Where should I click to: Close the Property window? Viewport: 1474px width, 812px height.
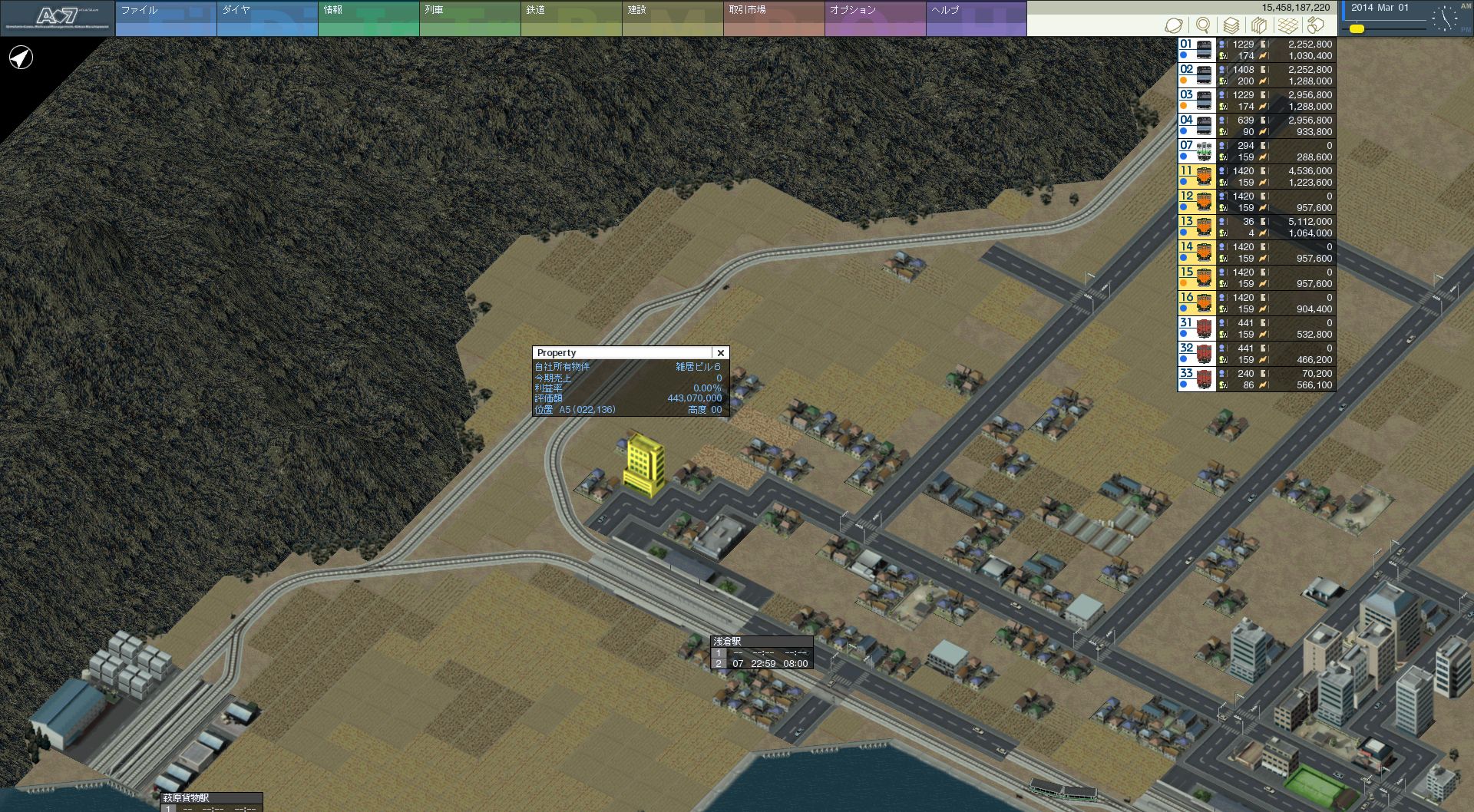pos(720,353)
